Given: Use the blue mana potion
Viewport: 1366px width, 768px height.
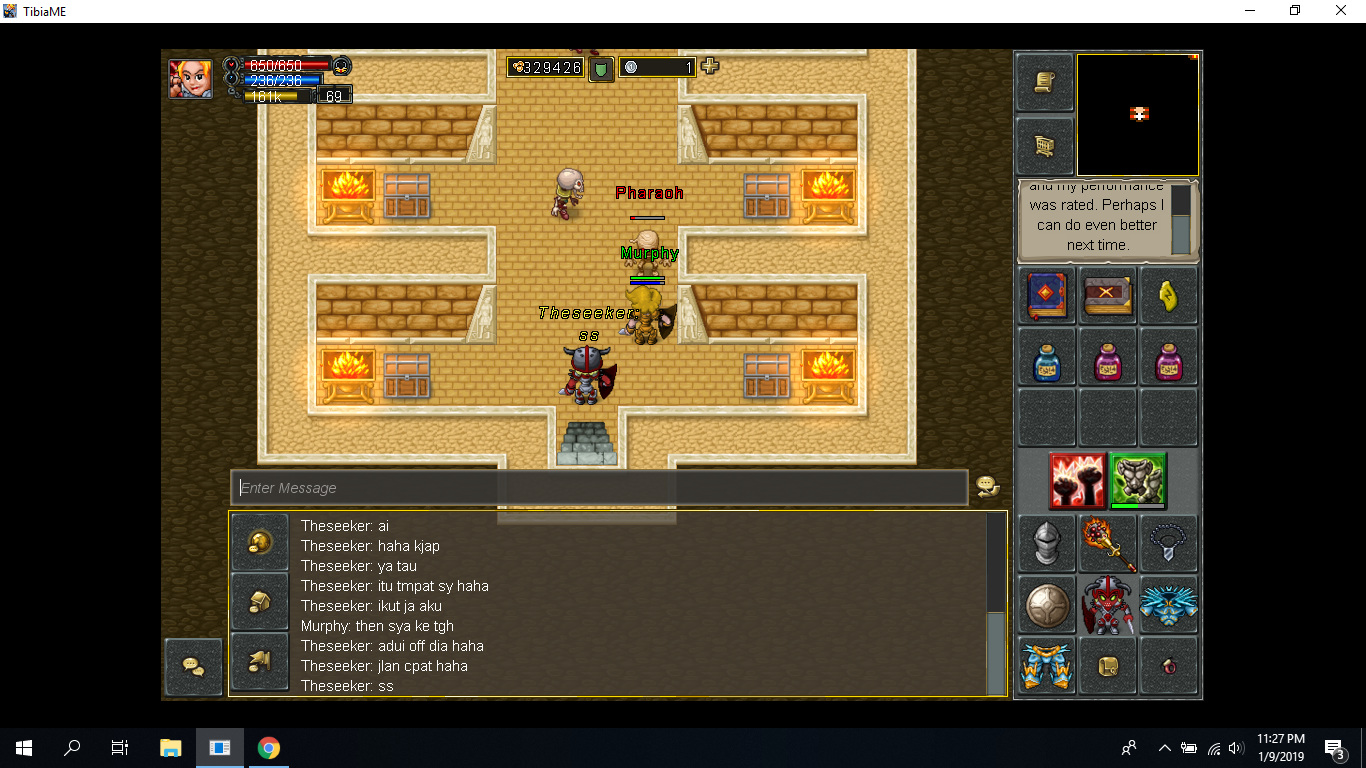Looking at the screenshot, I should click(x=1047, y=357).
